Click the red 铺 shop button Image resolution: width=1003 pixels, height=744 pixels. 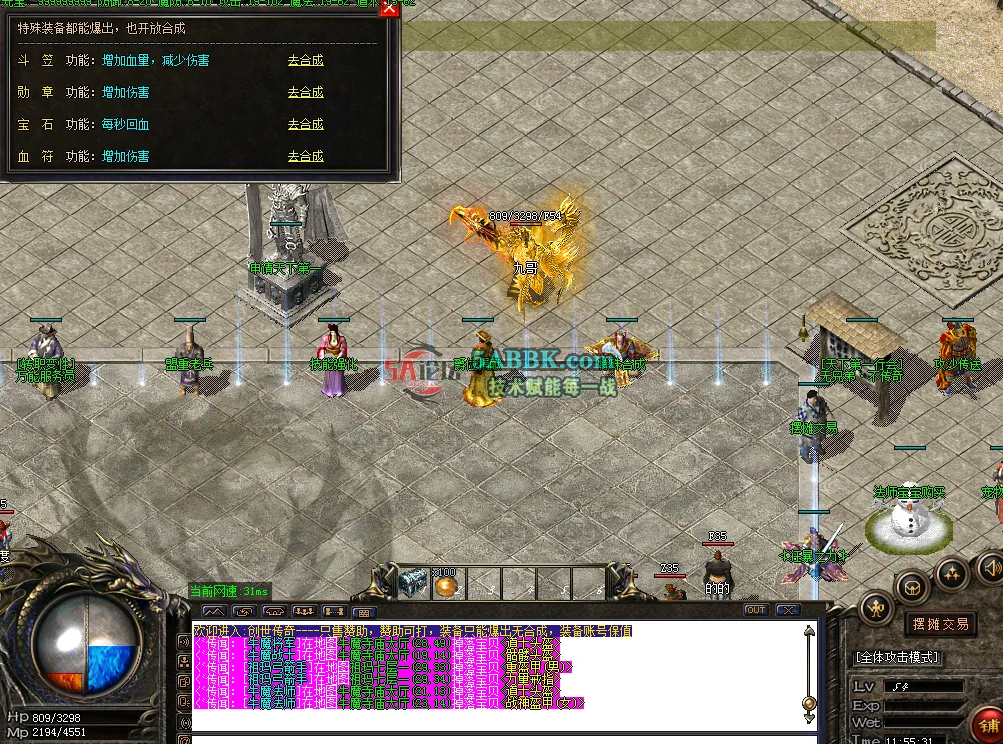coord(989,724)
